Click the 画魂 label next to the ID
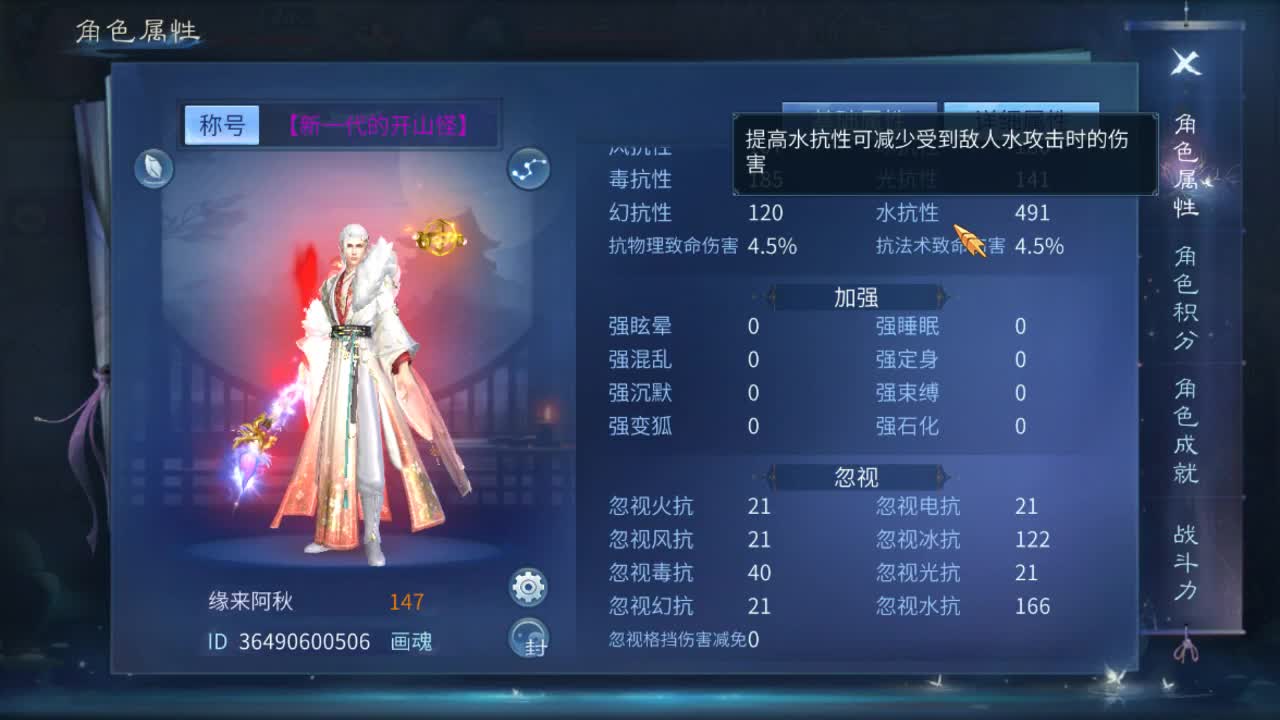Image resolution: width=1280 pixels, height=720 pixels. point(411,643)
